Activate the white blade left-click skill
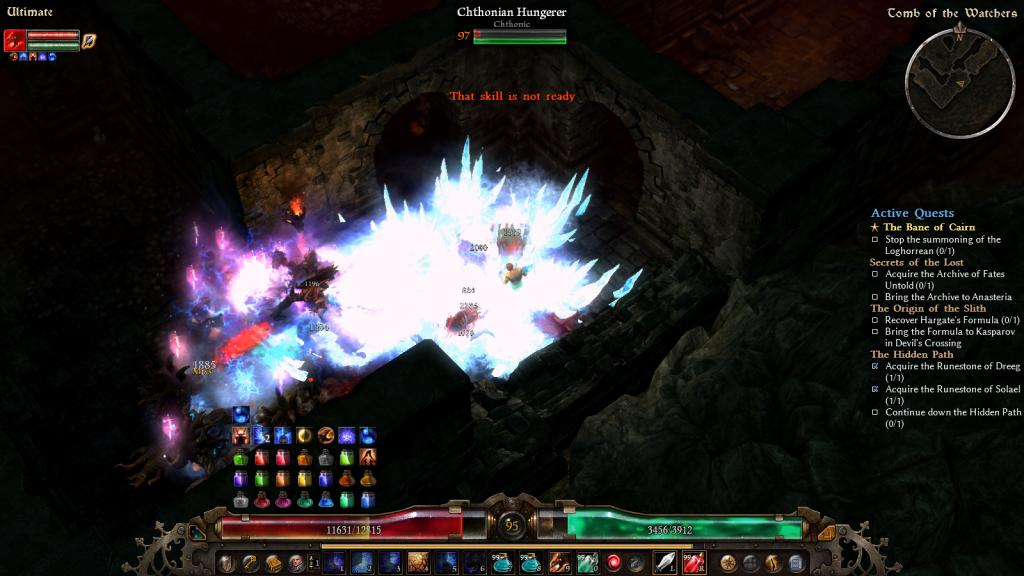 pos(665,563)
